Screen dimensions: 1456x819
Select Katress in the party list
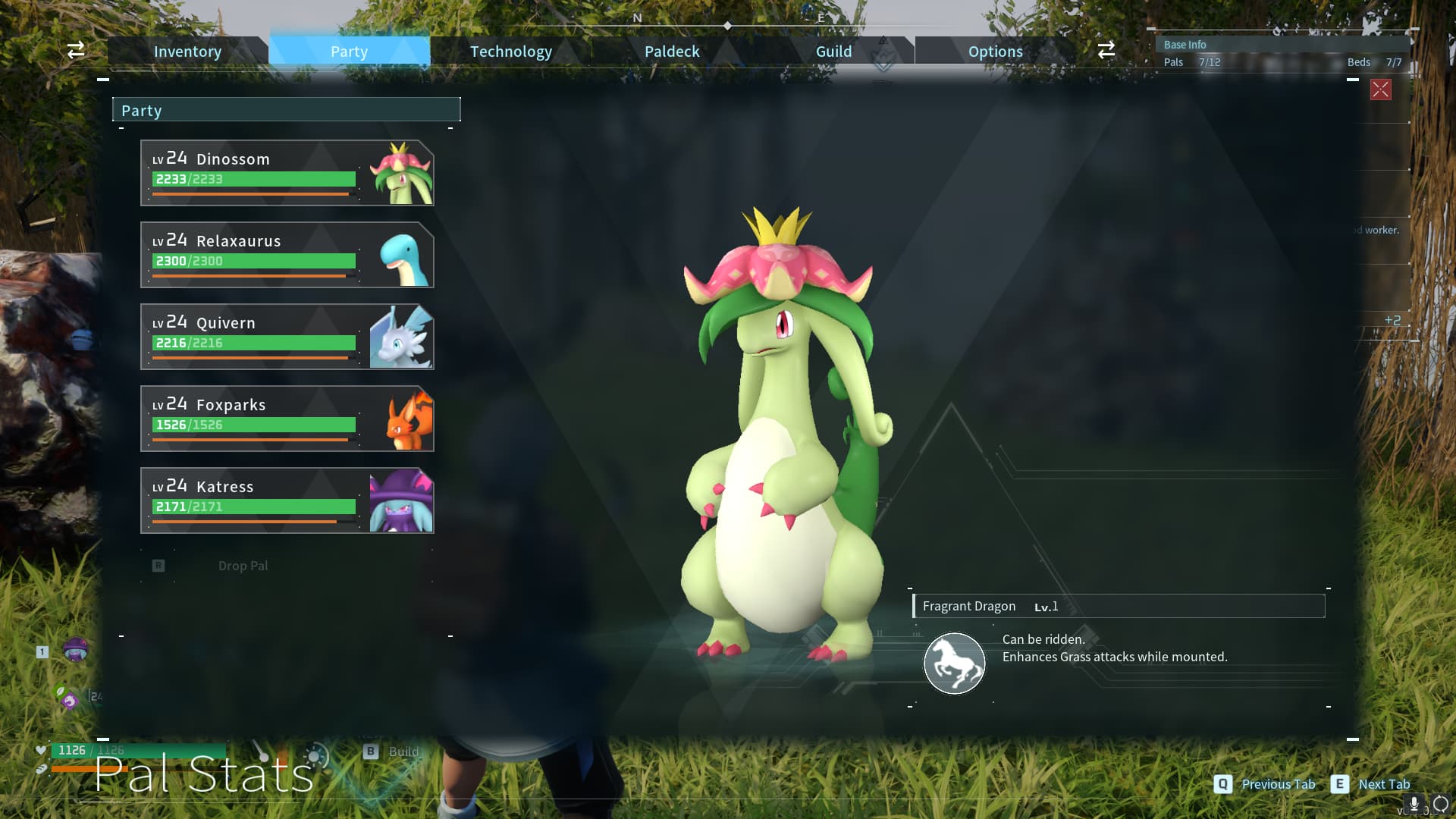[x=287, y=500]
